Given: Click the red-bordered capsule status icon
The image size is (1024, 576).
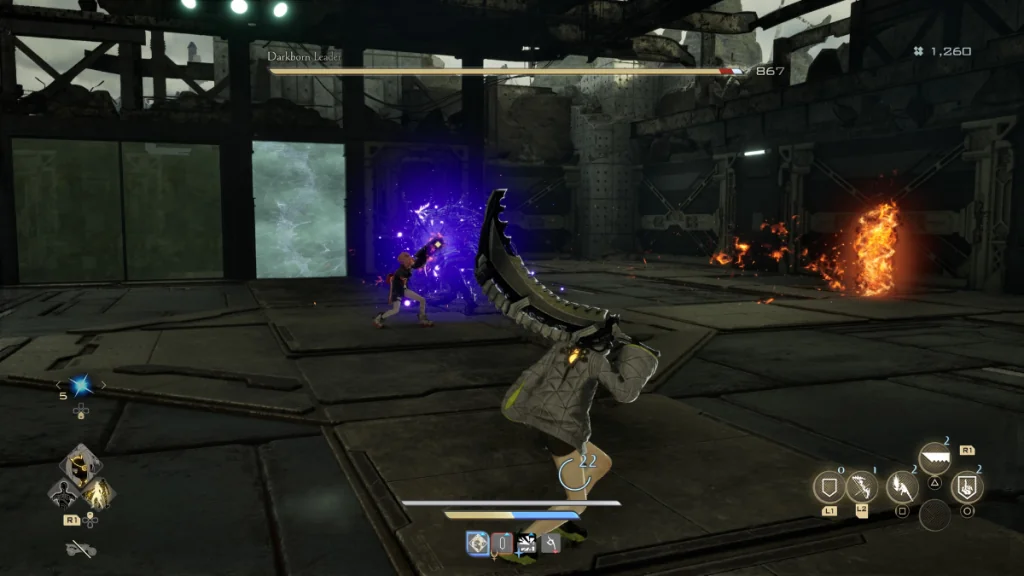Looking at the screenshot, I should click(x=503, y=543).
